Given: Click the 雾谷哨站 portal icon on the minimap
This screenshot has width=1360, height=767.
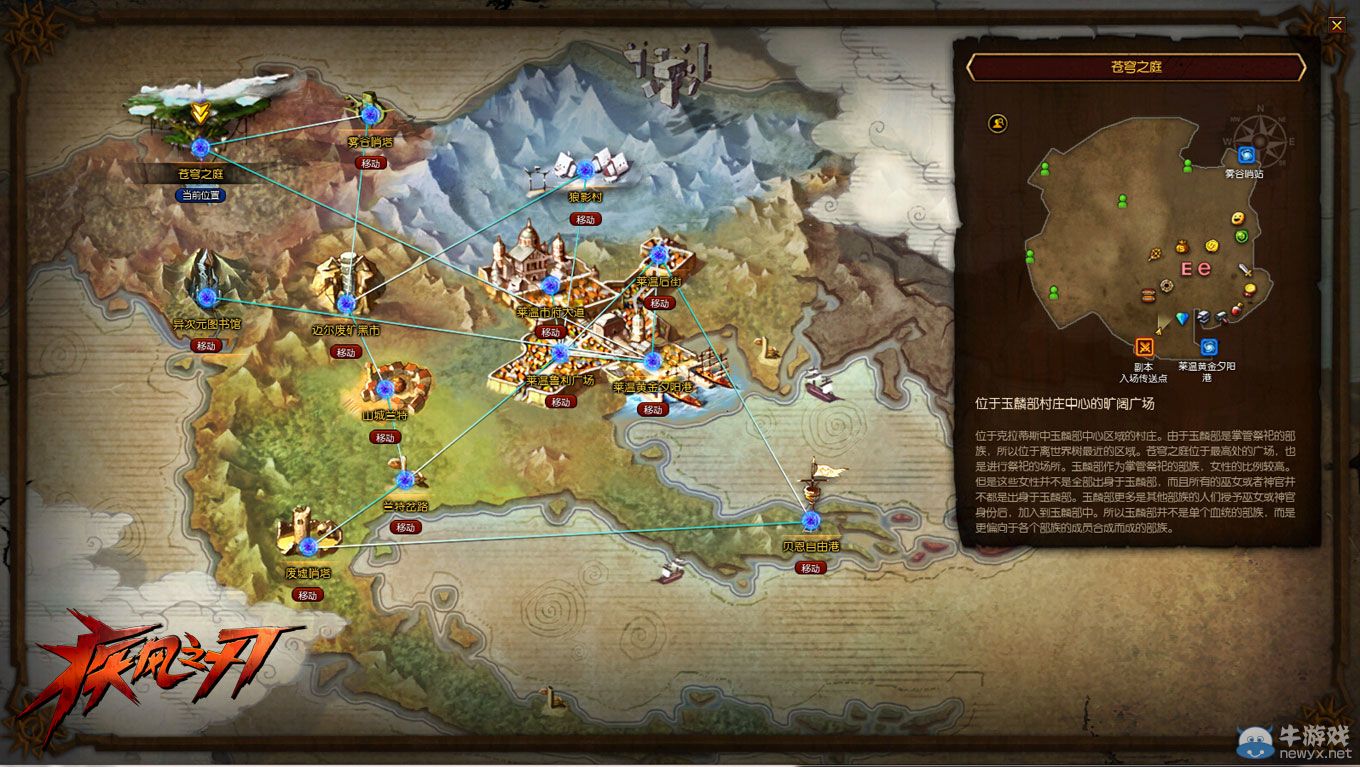Looking at the screenshot, I should [x=1247, y=156].
